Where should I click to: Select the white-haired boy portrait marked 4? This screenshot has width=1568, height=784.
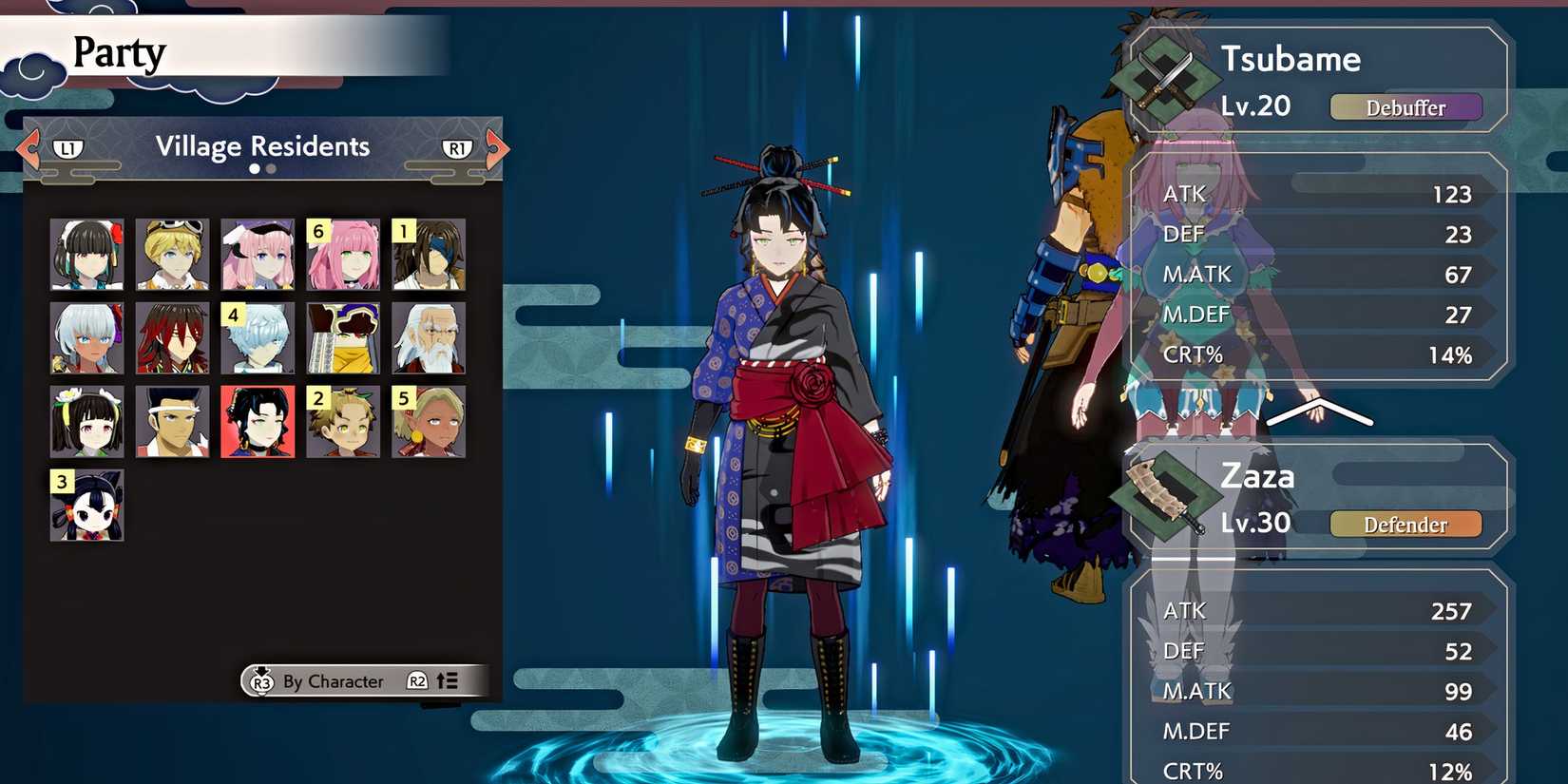(257, 337)
